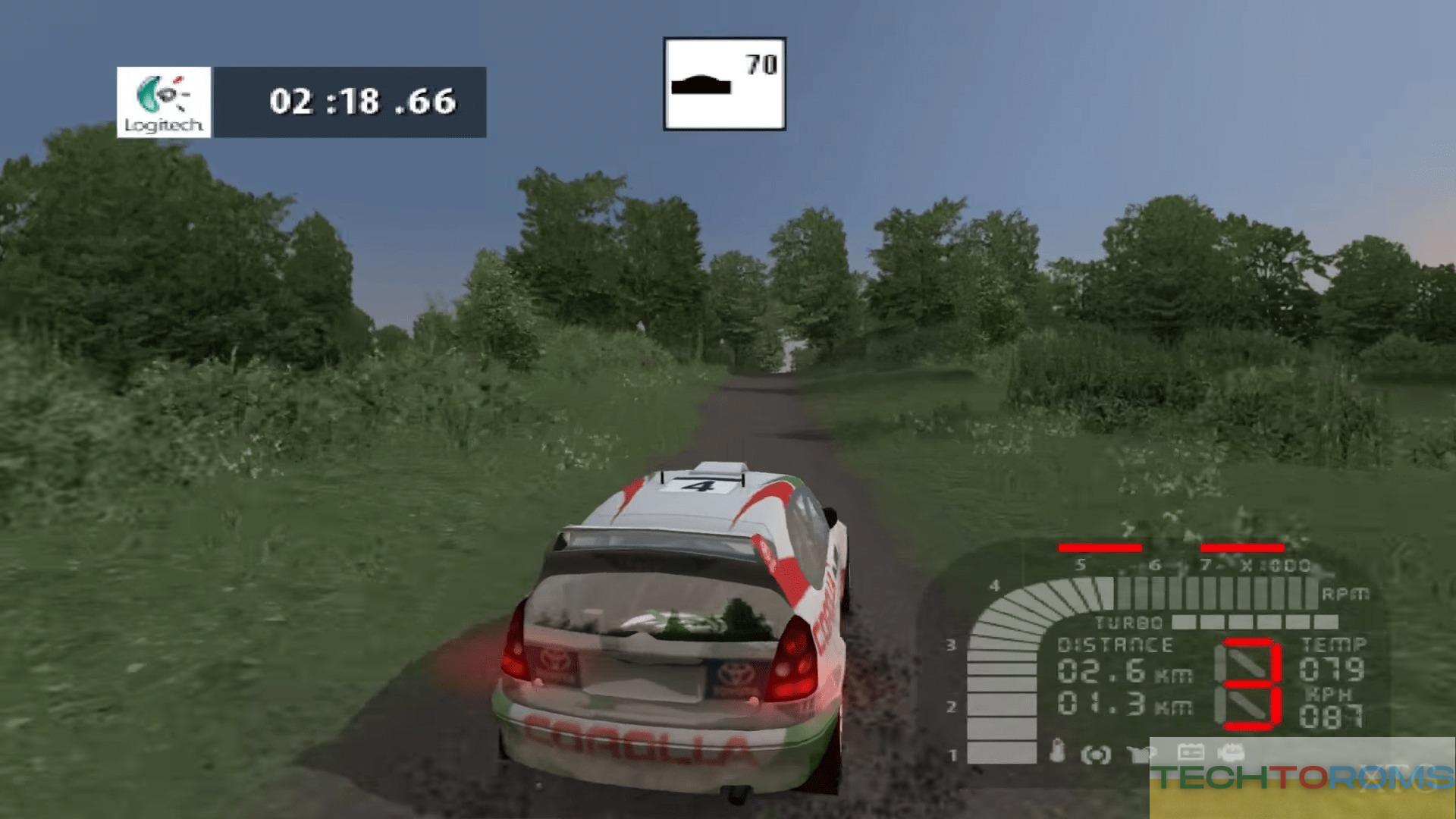Image resolution: width=1456 pixels, height=819 pixels.
Task: Click the Logitech sponsor logo
Action: [x=164, y=102]
